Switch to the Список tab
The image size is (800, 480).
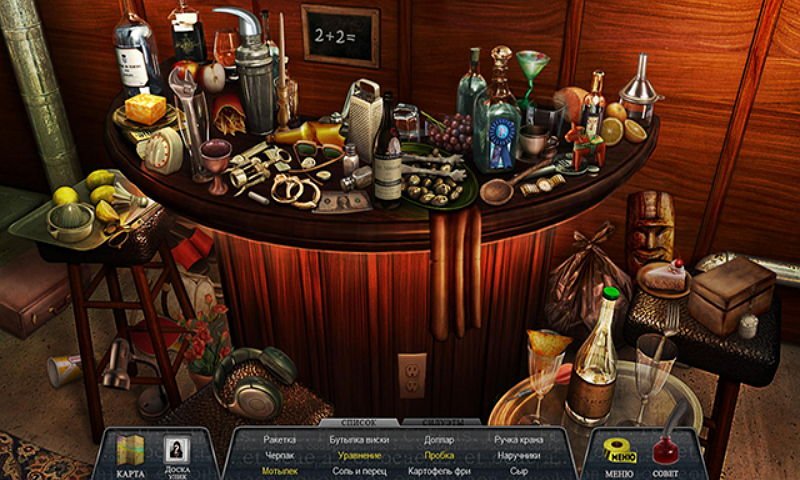(358, 422)
